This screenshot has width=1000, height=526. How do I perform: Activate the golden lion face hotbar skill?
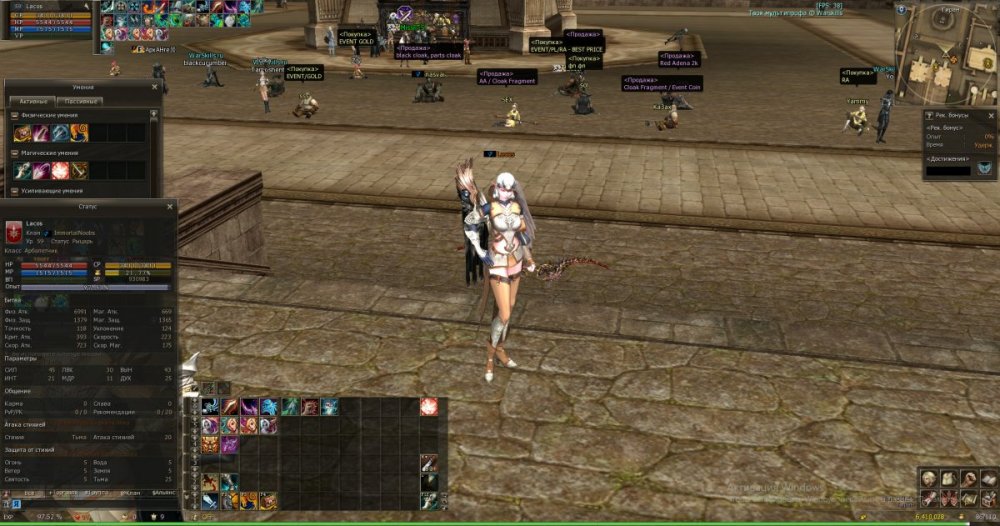[x=210, y=444]
